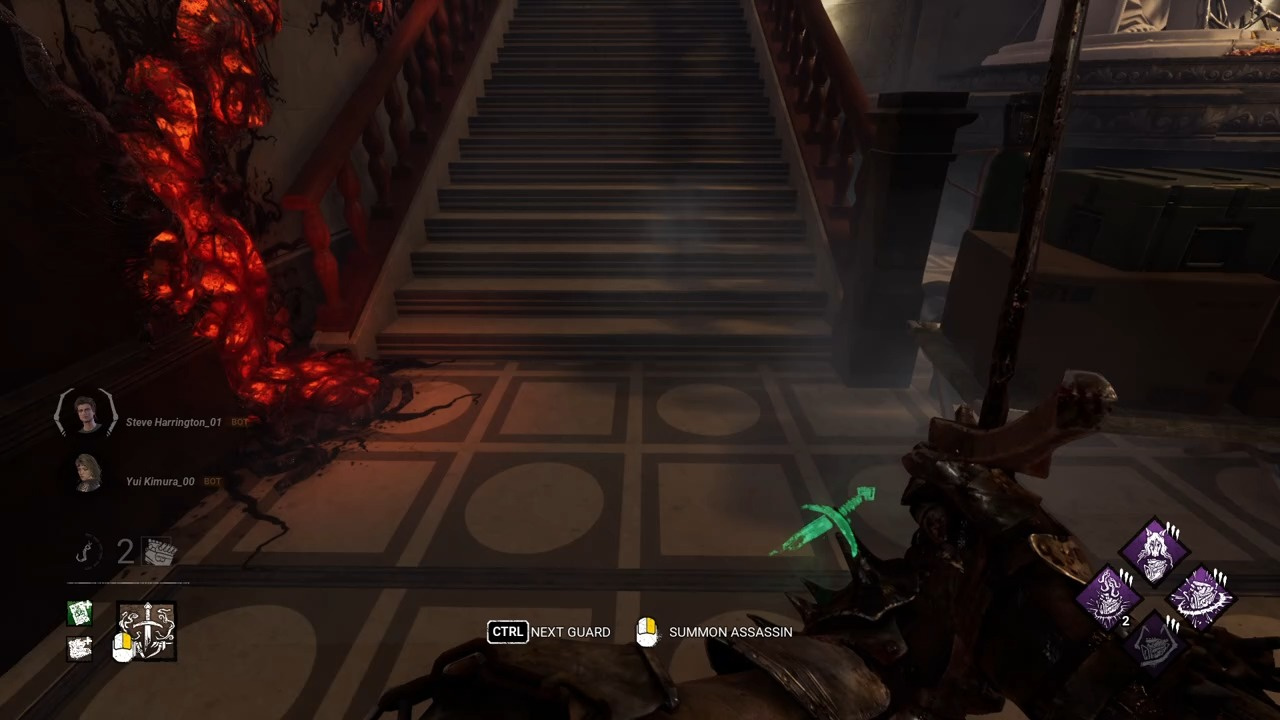Click the tier III claw marks on top perk
1280x720 pixels.
[x=1174, y=531]
